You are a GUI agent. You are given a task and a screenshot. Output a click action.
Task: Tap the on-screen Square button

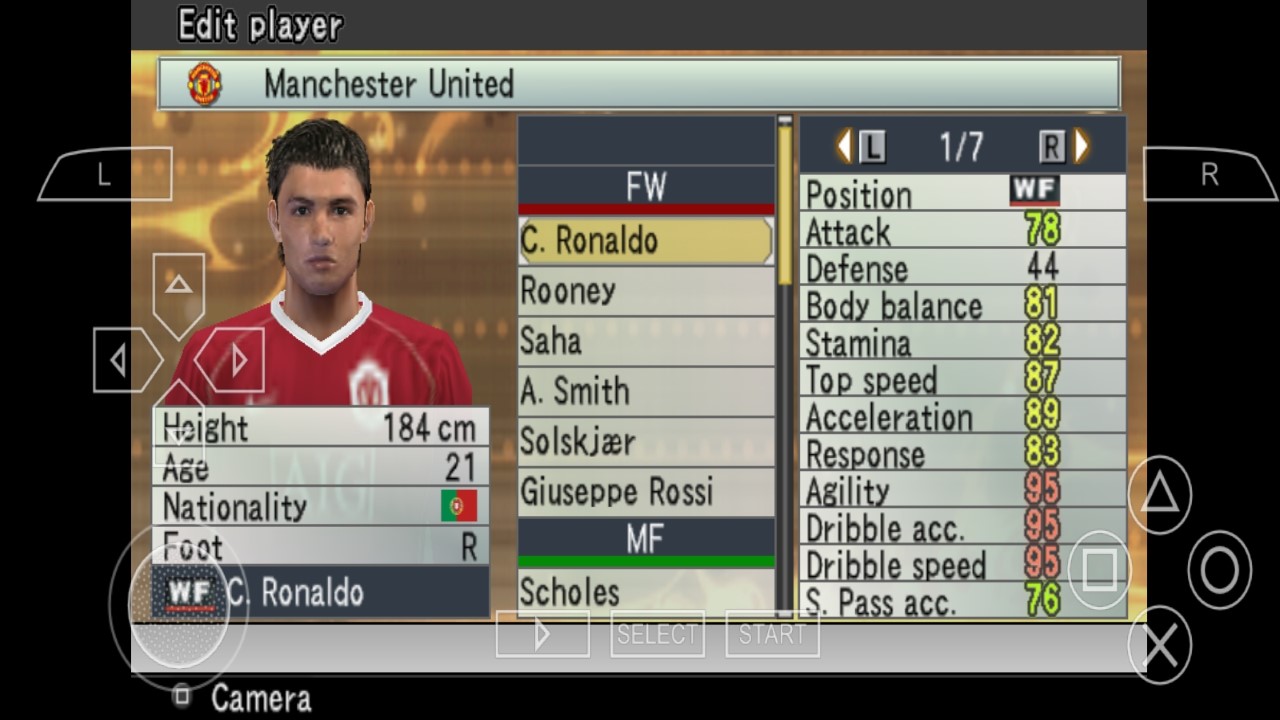(1100, 570)
